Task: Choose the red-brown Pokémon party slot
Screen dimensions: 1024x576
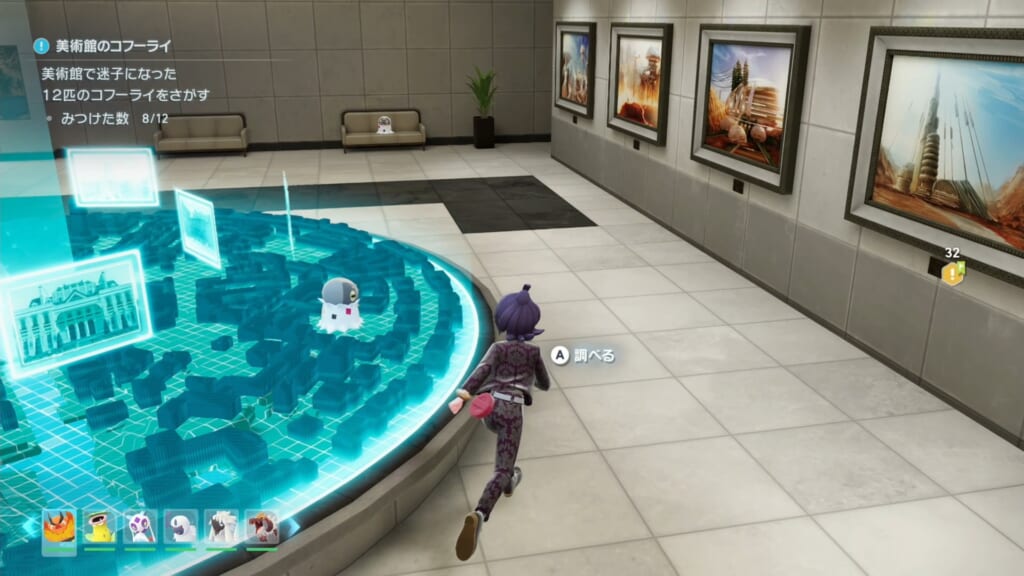Action: click(263, 526)
